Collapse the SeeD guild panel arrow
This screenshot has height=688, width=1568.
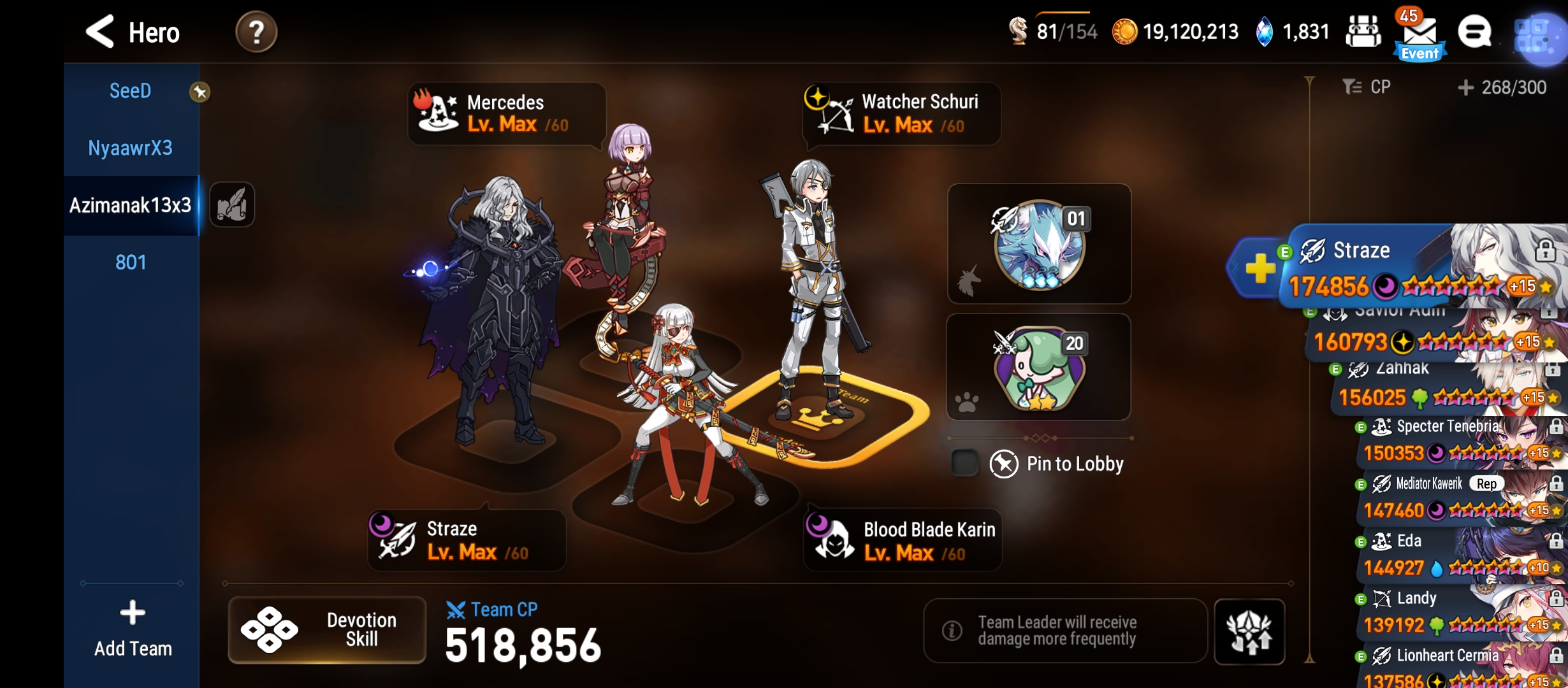coord(201,91)
